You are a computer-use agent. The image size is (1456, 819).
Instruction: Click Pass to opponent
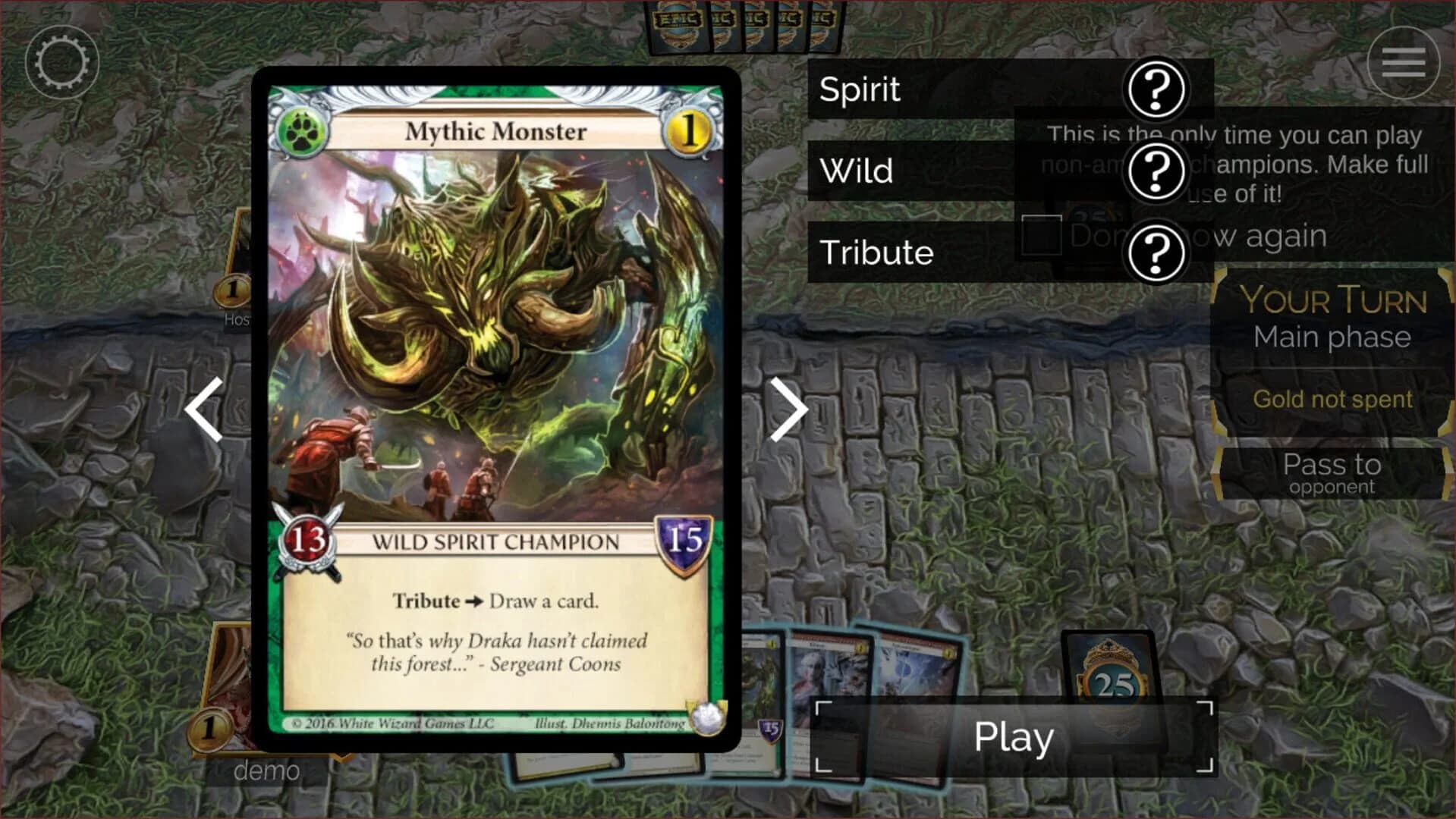point(1331,474)
